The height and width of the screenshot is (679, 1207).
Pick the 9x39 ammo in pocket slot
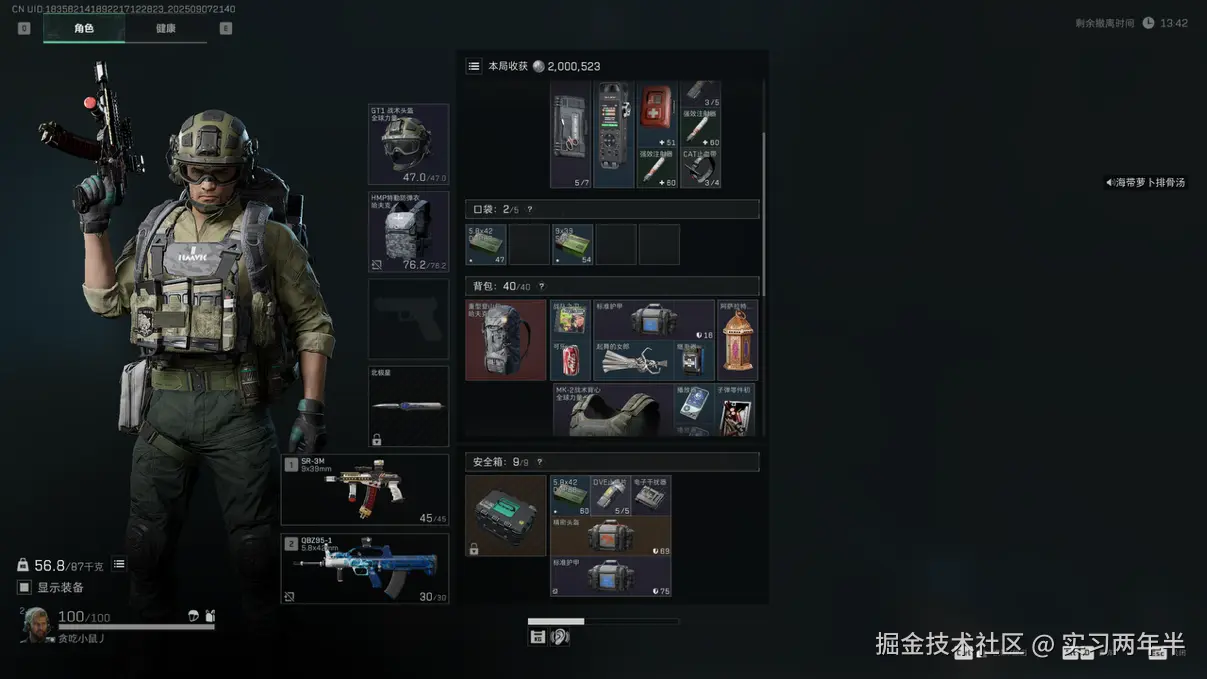click(572, 245)
